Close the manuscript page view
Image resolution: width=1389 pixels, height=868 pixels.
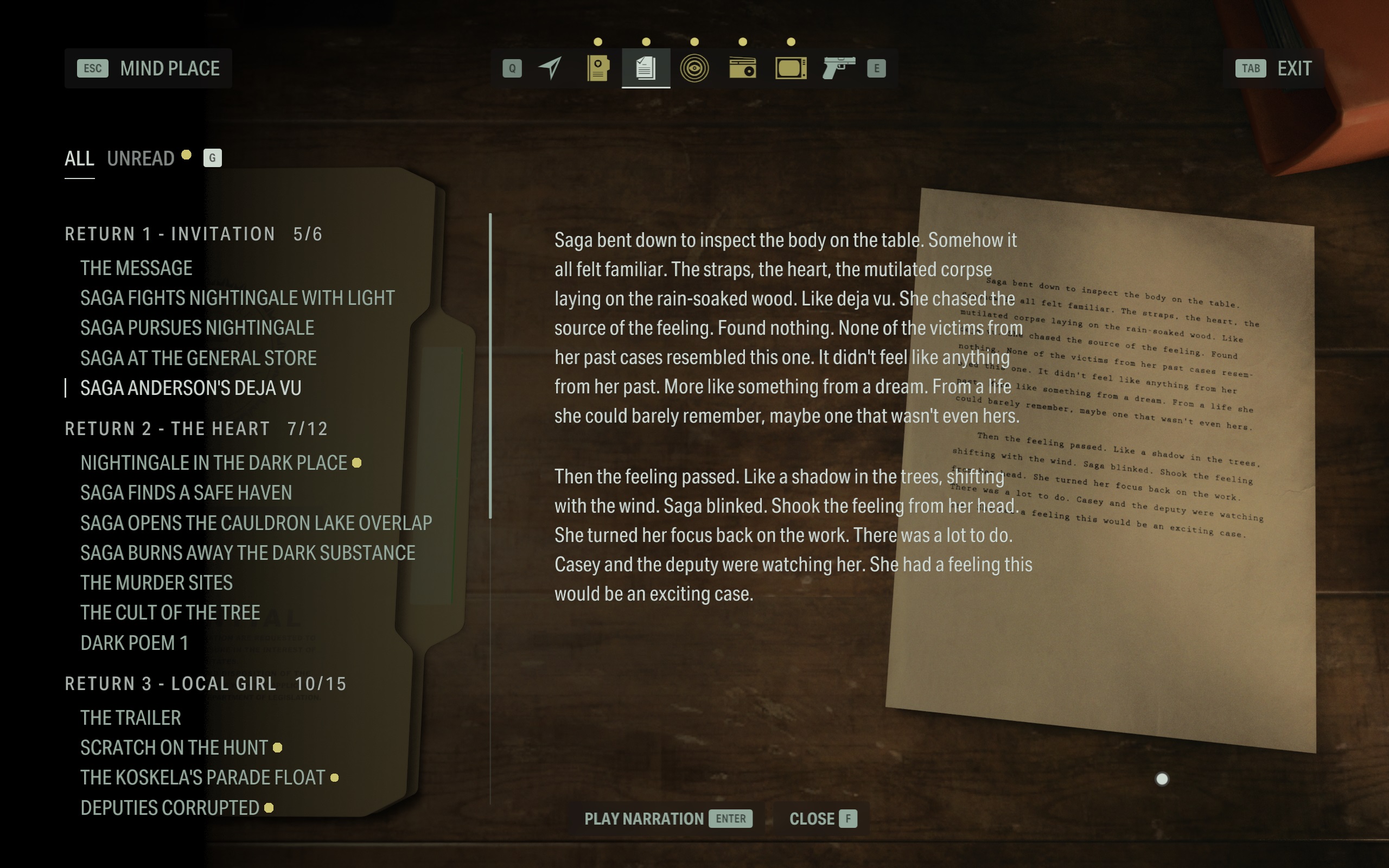[822, 819]
